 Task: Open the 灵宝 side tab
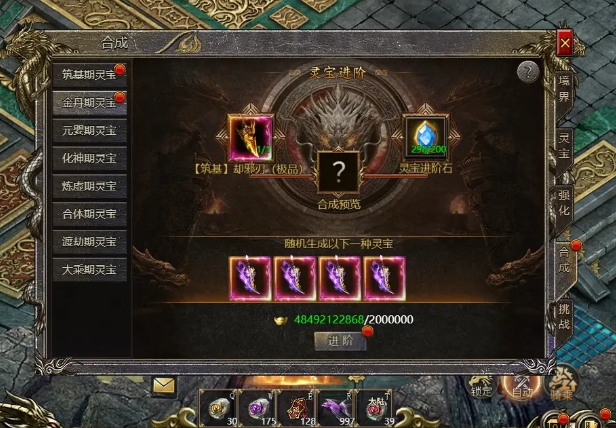pos(565,147)
